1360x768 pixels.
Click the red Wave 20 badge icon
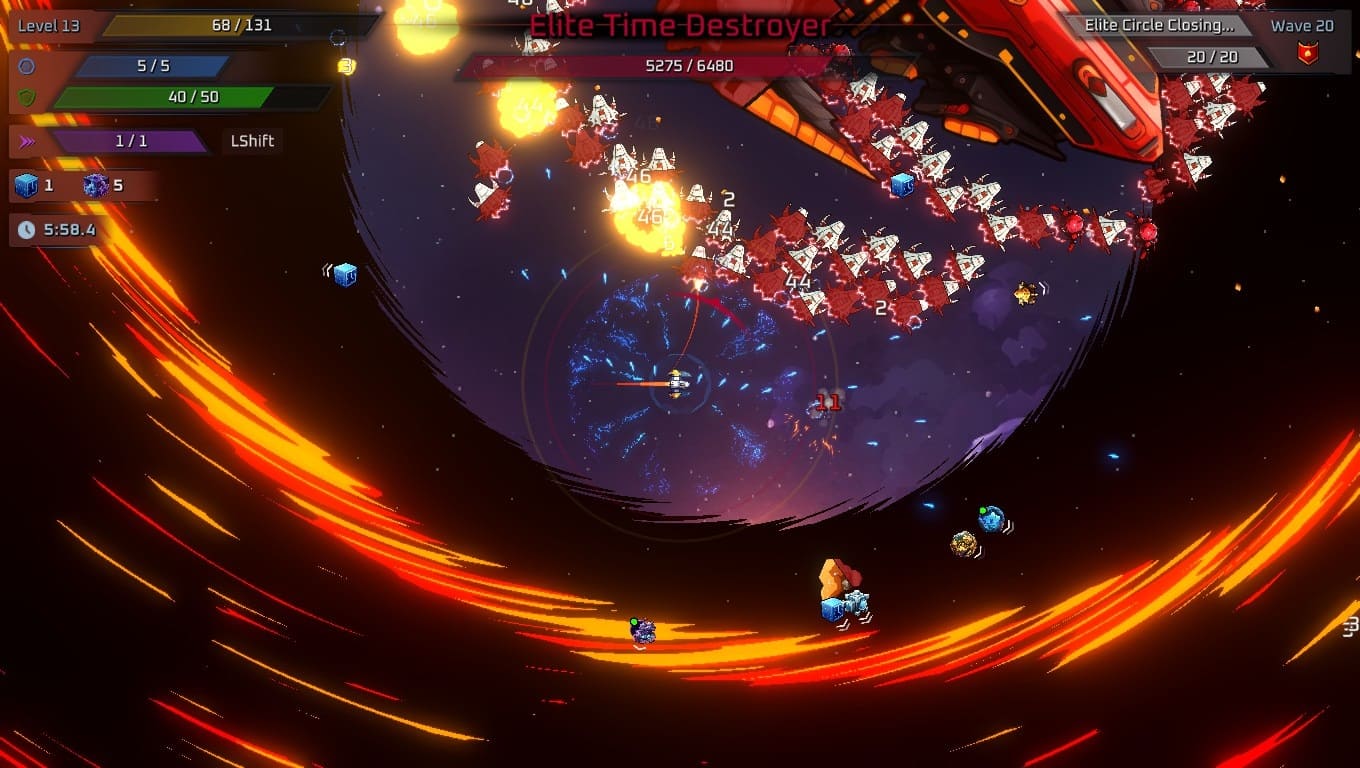[x=1307, y=55]
